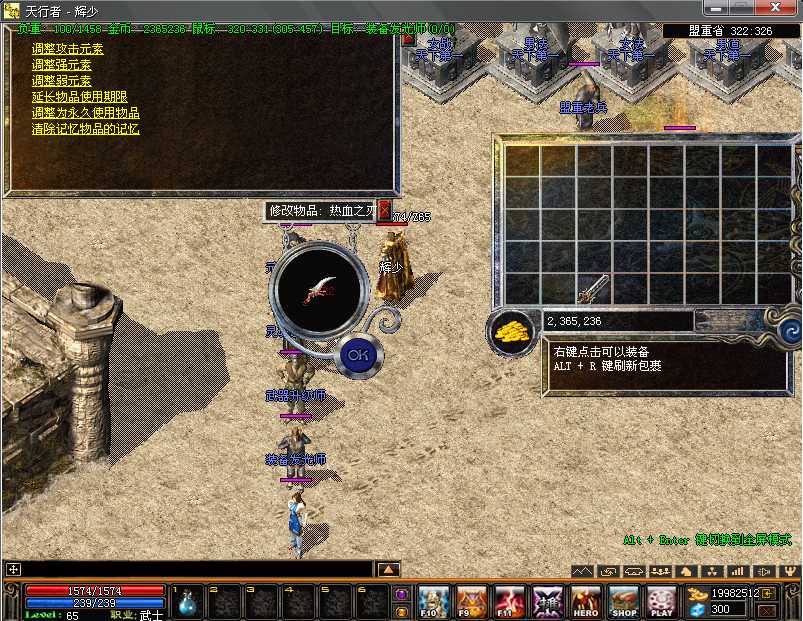Select the sword in the bag grid
This screenshot has width=803, height=621.
[x=593, y=289]
